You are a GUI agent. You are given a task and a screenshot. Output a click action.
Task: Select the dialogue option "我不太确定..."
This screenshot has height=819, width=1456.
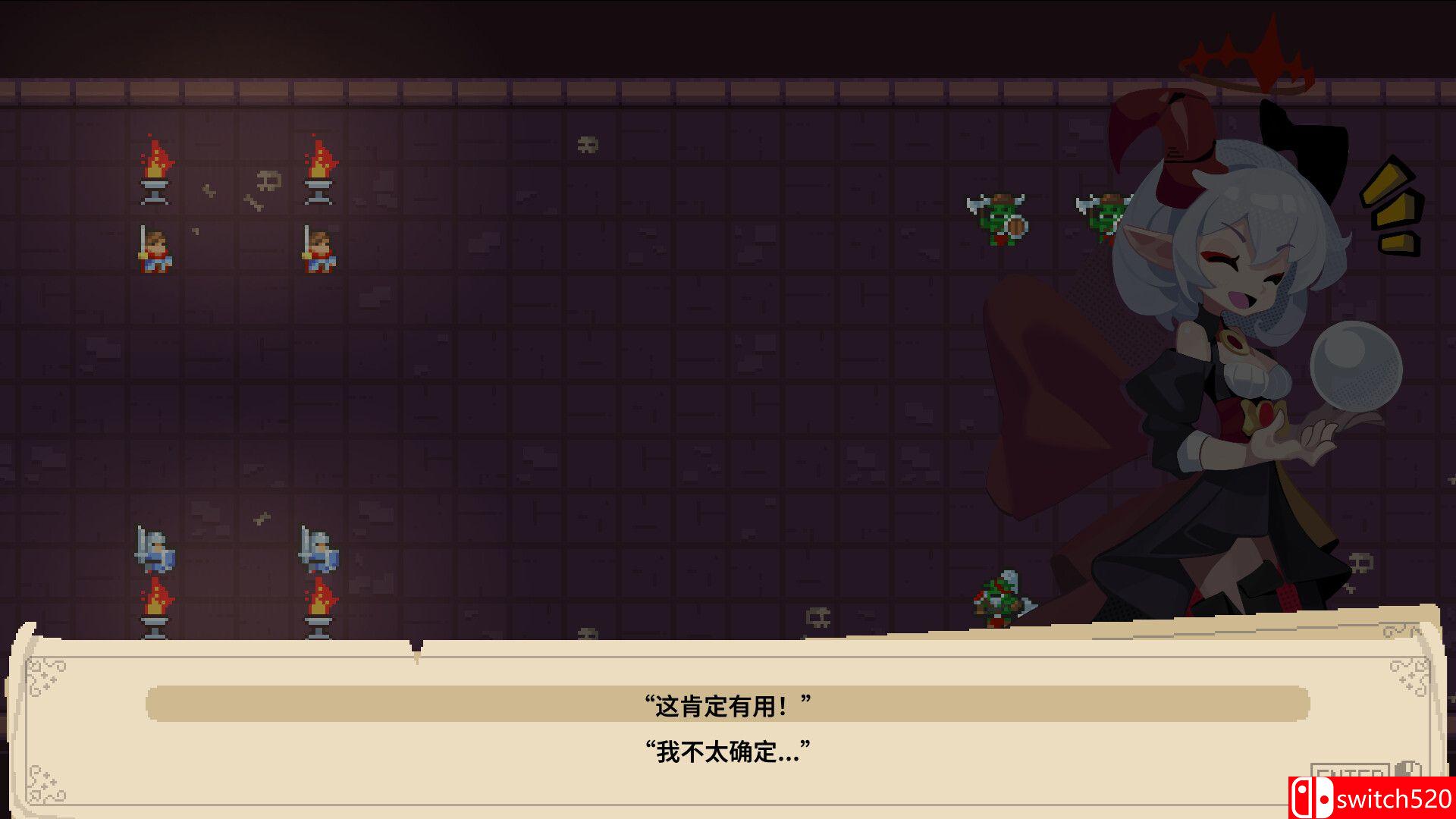click(728, 755)
